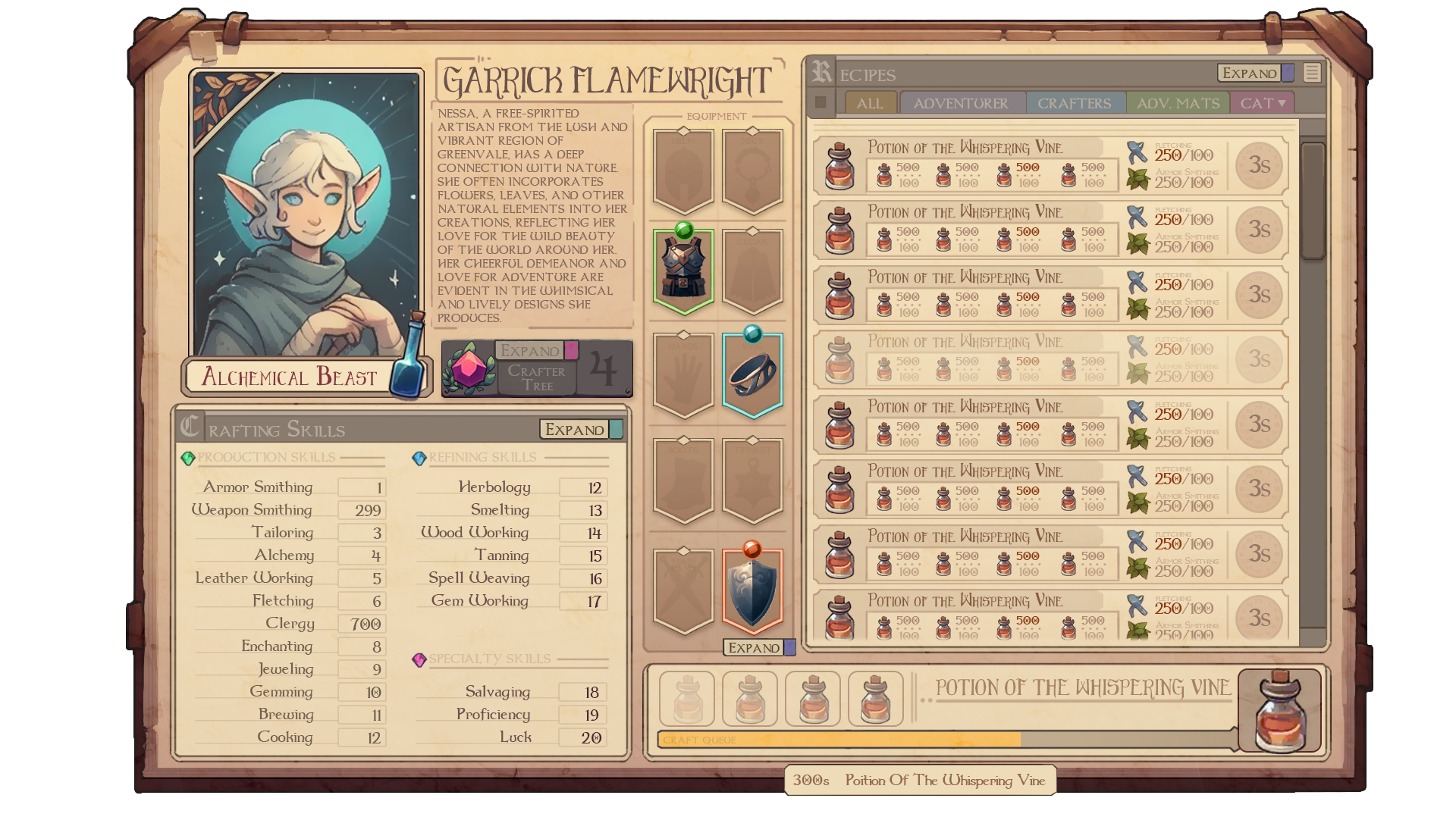
Task: Select the Crafters recipes tab
Action: [1074, 103]
